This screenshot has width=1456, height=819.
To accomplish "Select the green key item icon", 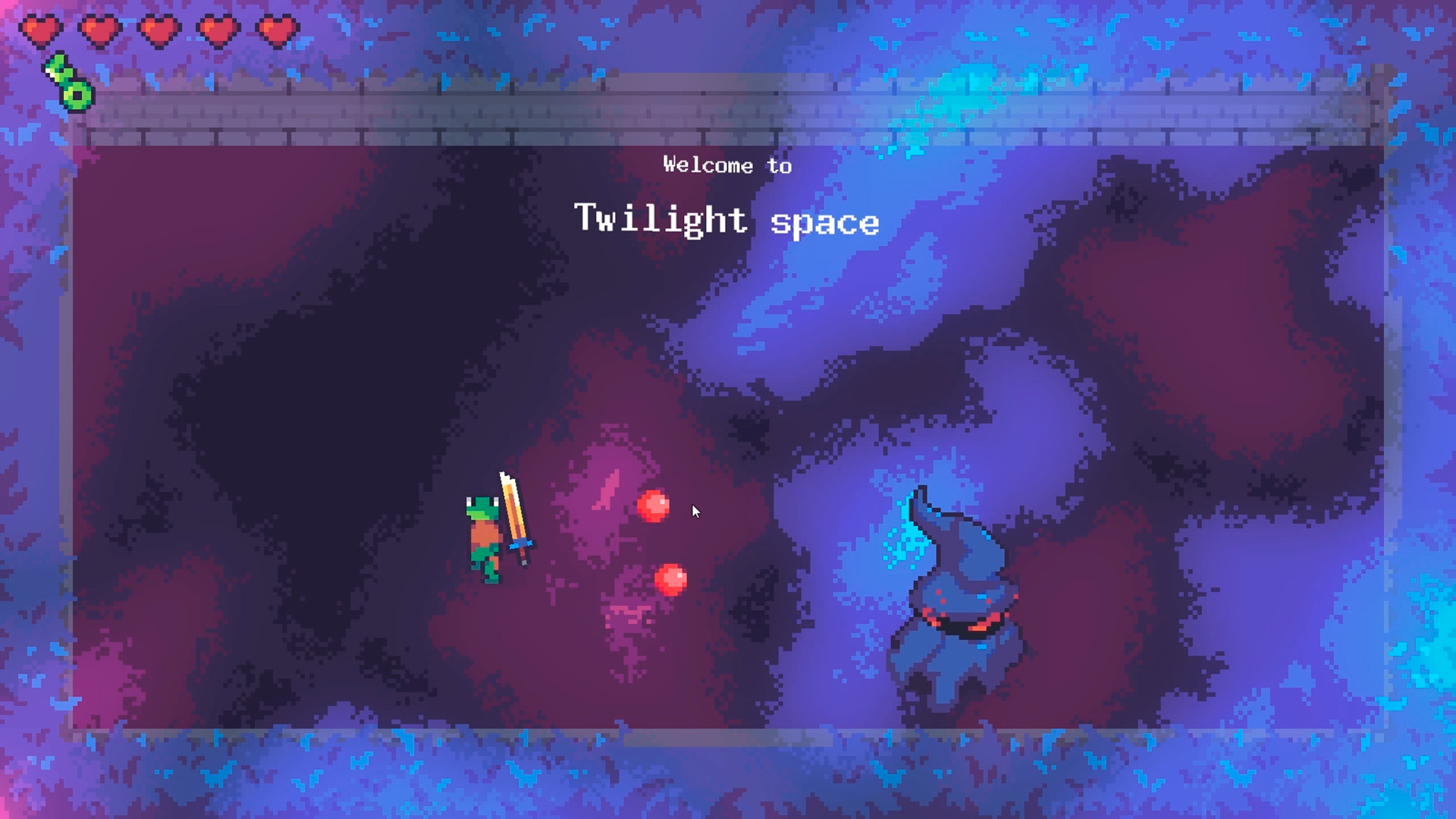I will click(67, 82).
